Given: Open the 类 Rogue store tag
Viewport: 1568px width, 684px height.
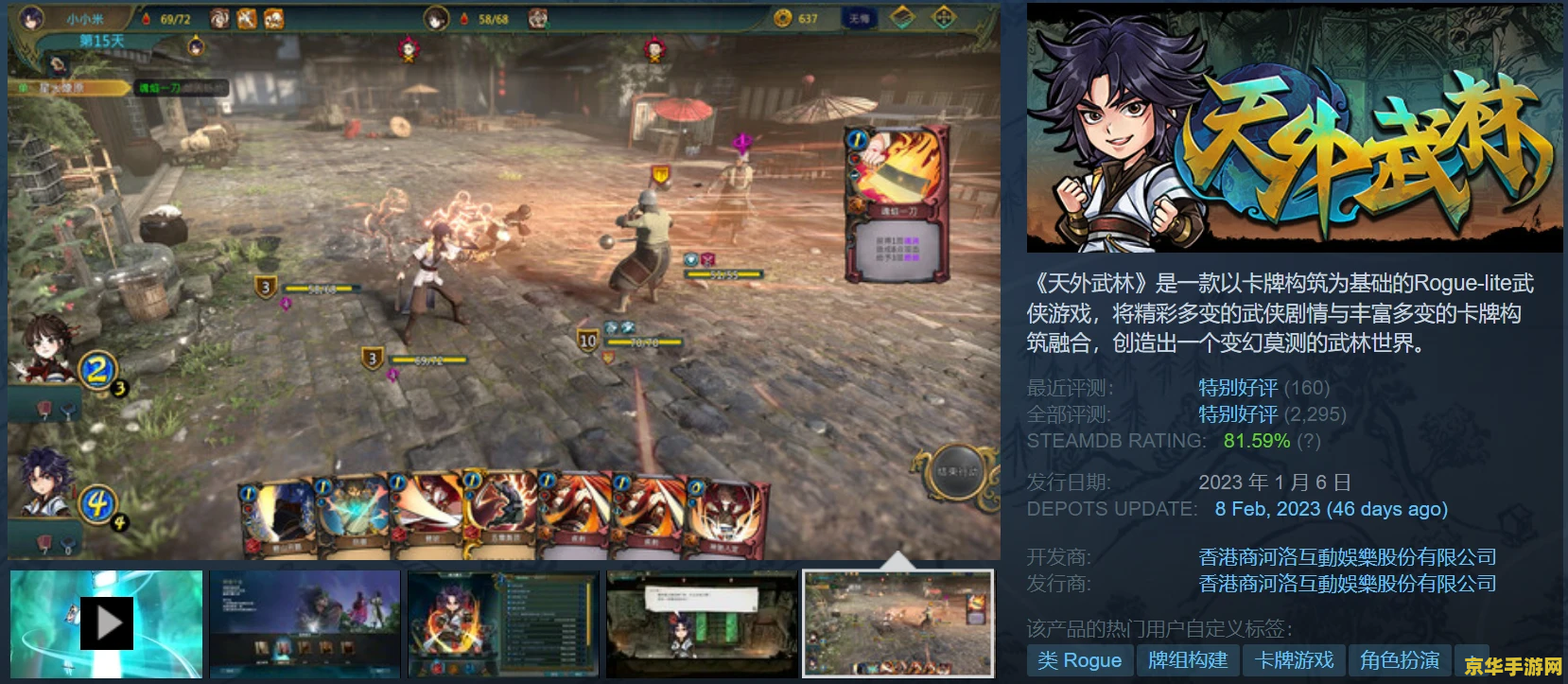Looking at the screenshot, I should [x=1079, y=660].
